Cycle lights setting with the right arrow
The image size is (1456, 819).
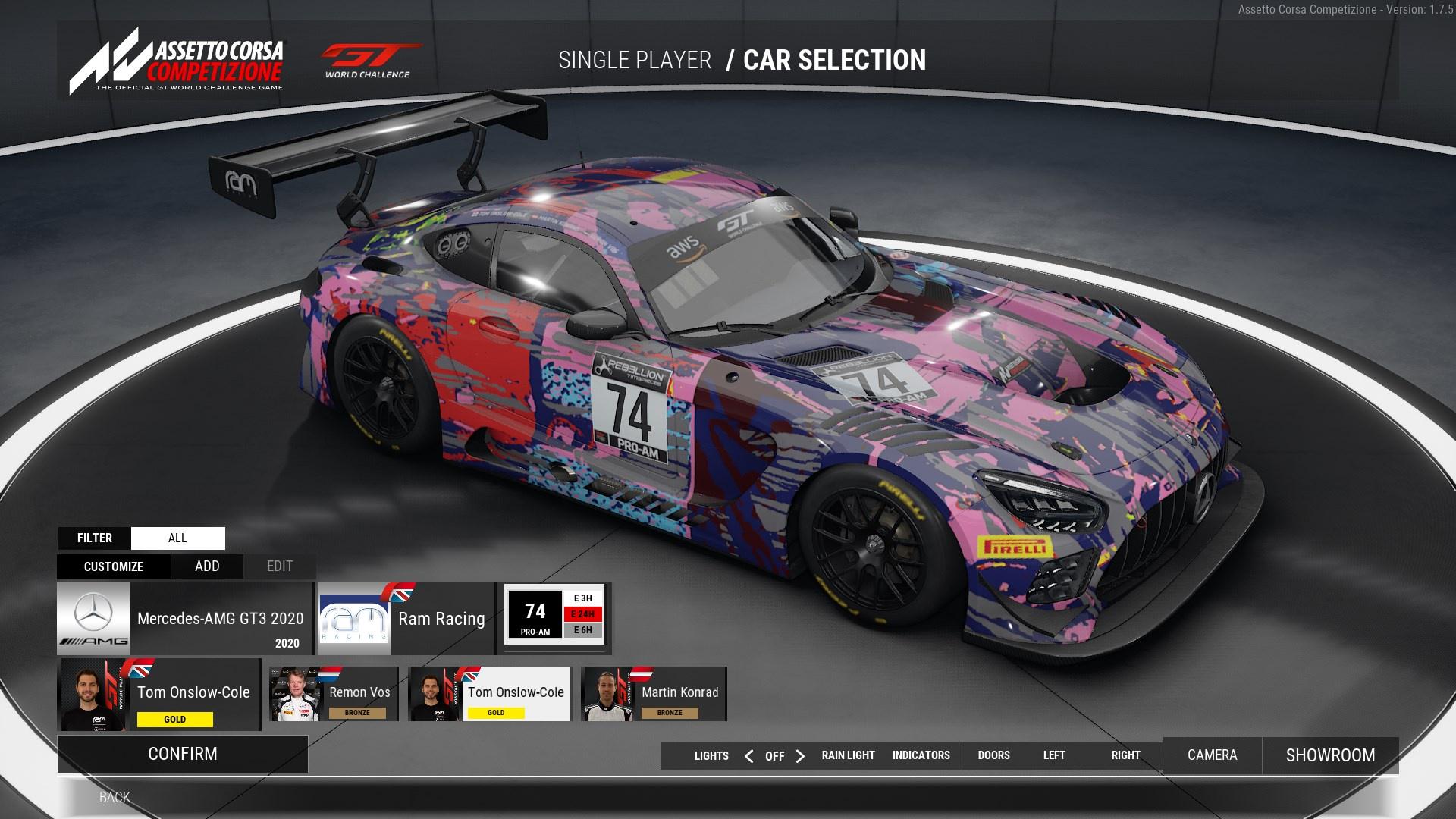[800, 756]
